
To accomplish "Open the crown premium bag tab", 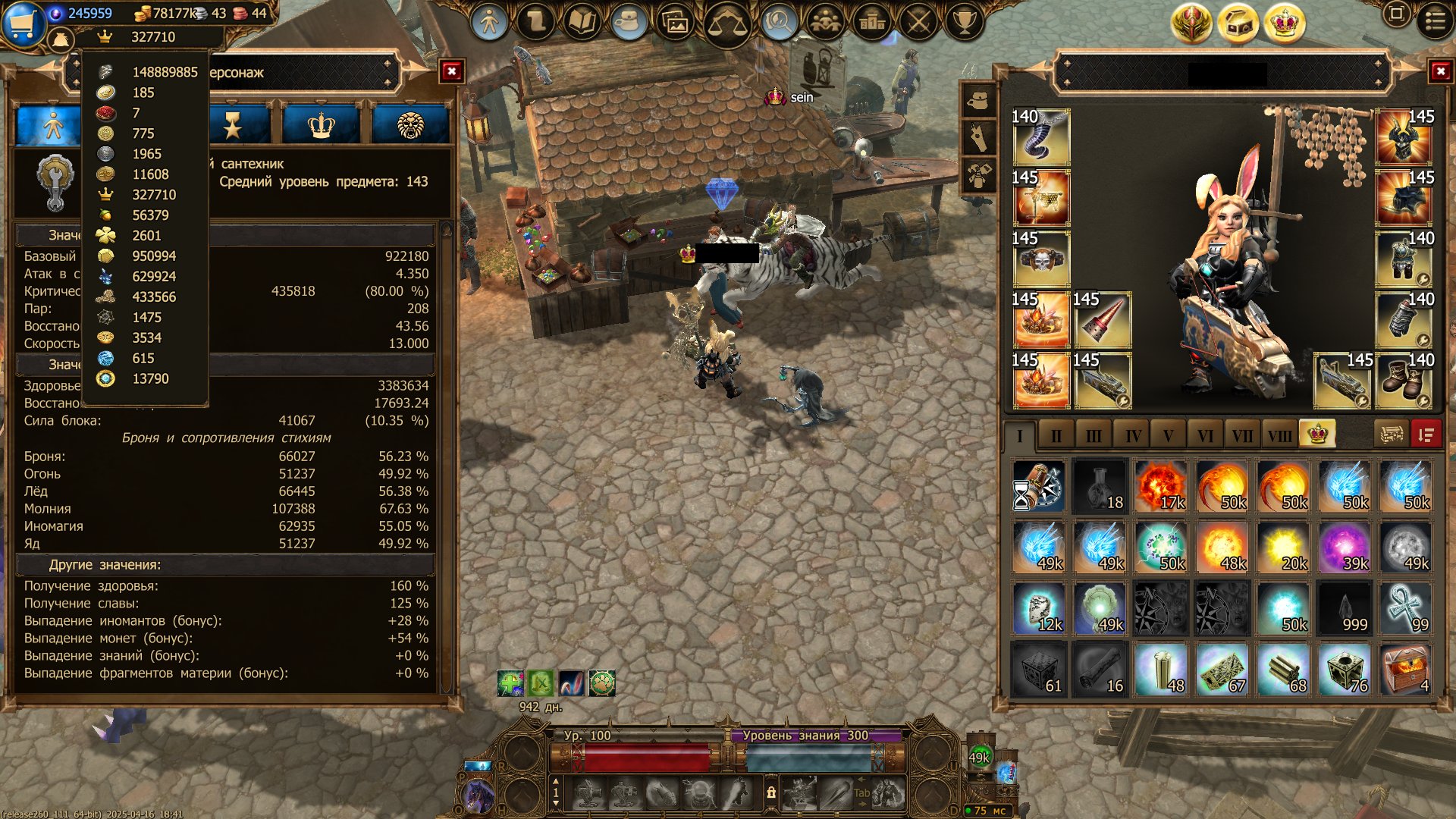I will tap(1317, 435).
